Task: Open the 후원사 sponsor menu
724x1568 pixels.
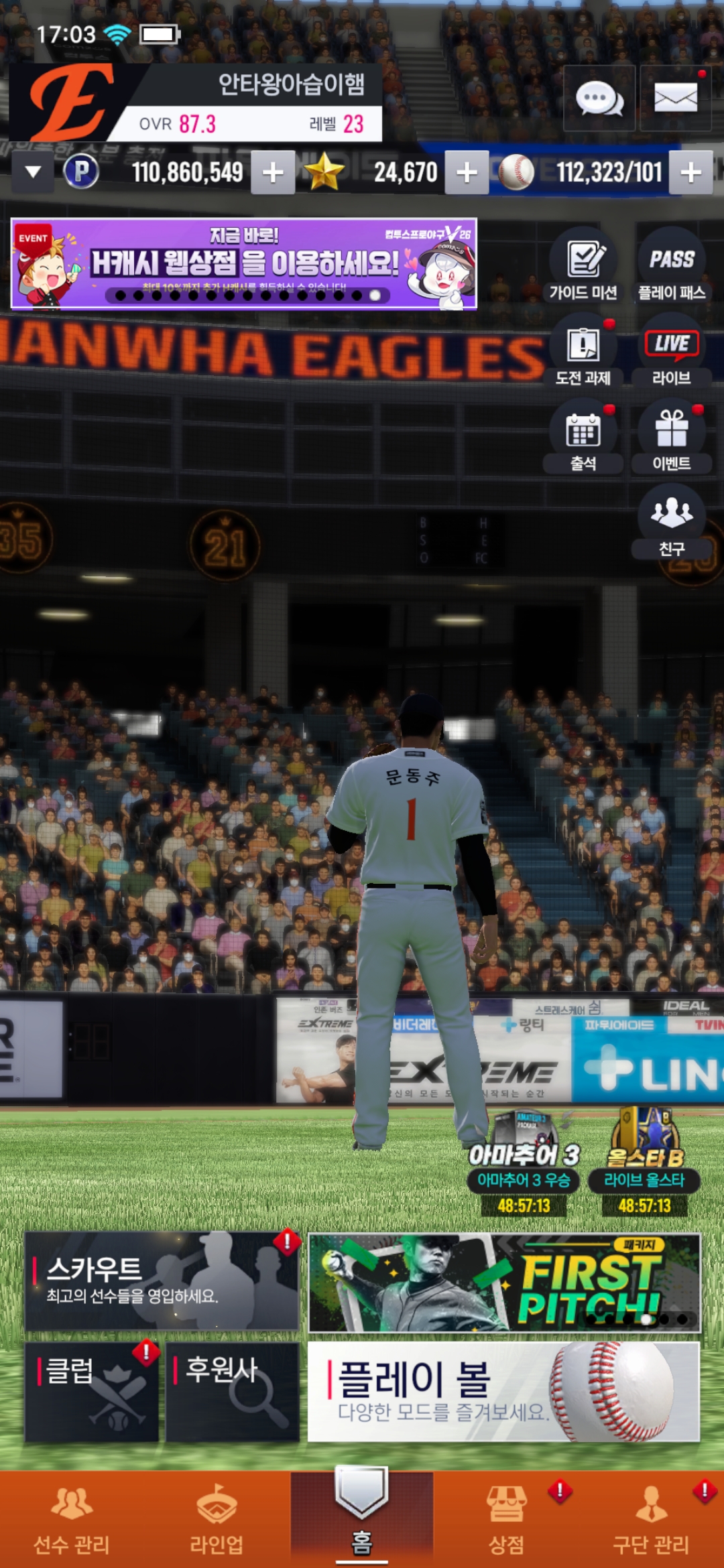Action: pyautogui.click(x=232, y=1392)
